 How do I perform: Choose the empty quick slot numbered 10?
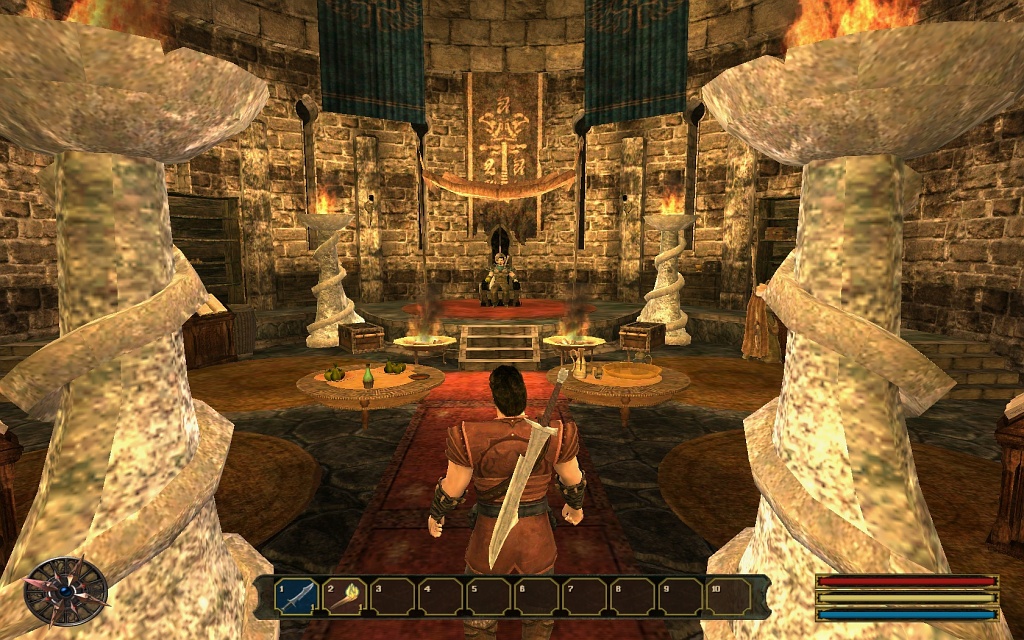[x=729, y=597]
